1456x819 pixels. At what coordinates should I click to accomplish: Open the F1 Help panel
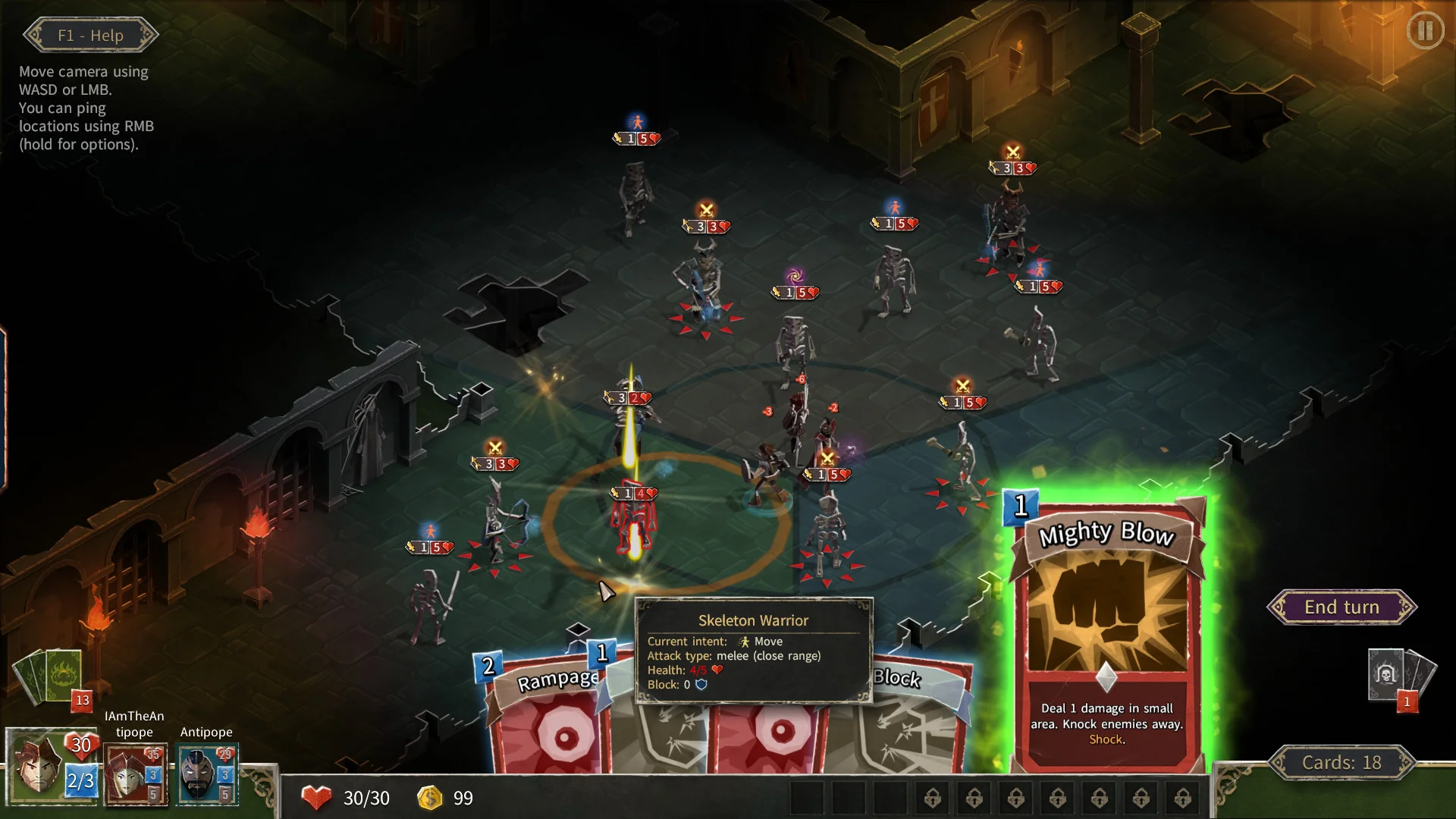pos(90,36)
